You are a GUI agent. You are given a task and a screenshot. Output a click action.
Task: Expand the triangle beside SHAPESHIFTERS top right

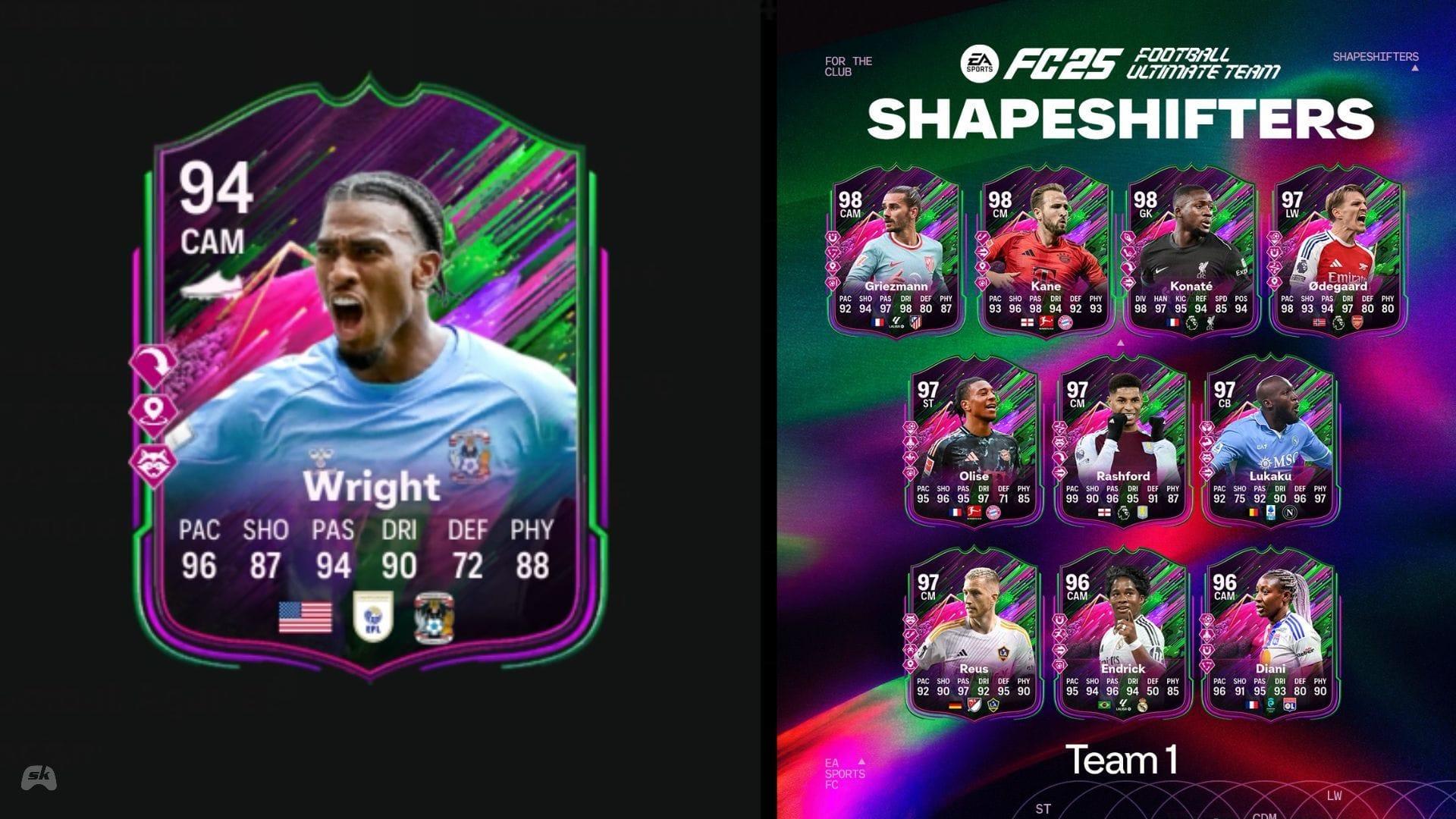coord(1415,68)
